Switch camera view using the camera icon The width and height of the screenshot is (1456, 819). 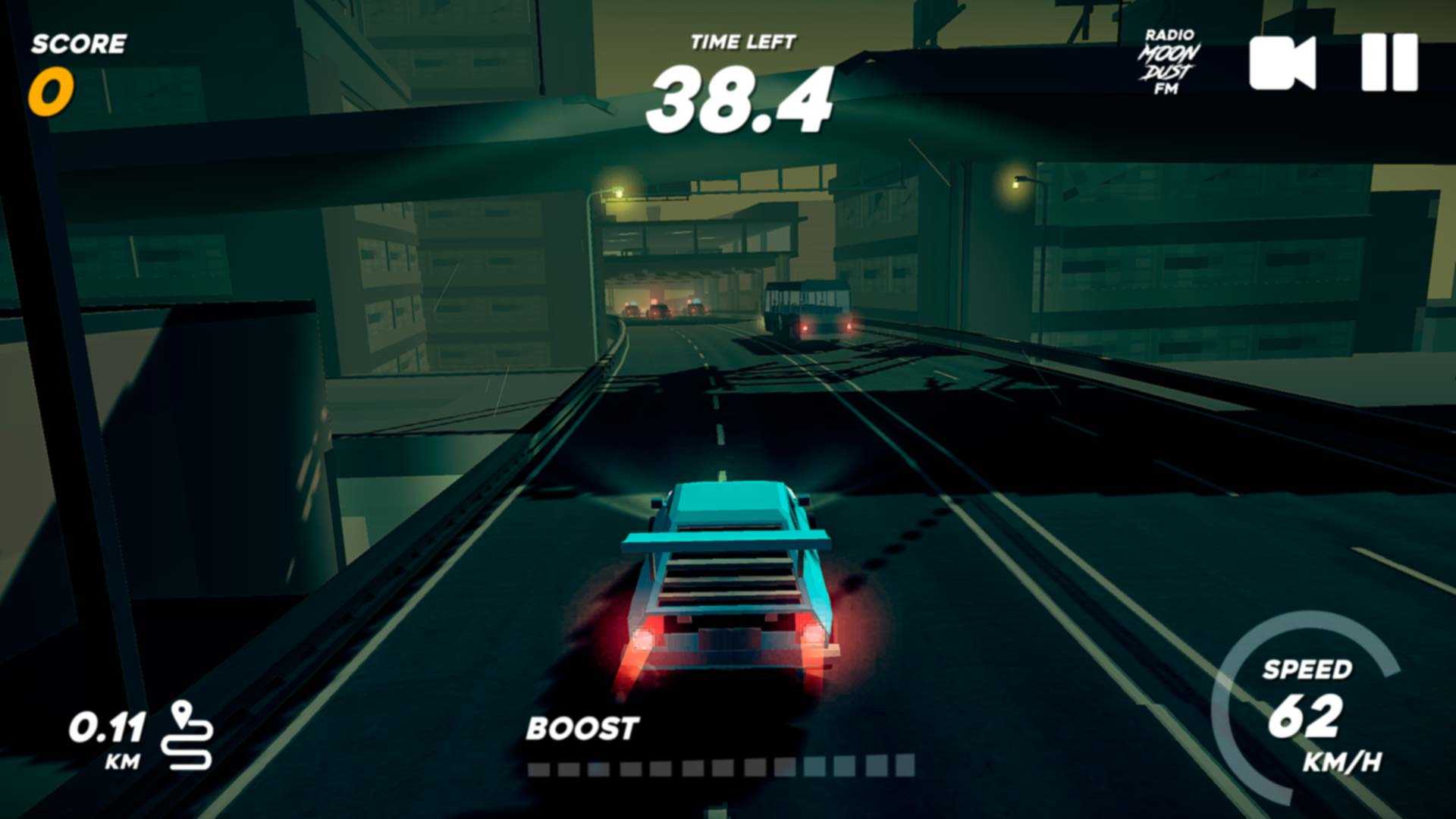point(1282,63)
